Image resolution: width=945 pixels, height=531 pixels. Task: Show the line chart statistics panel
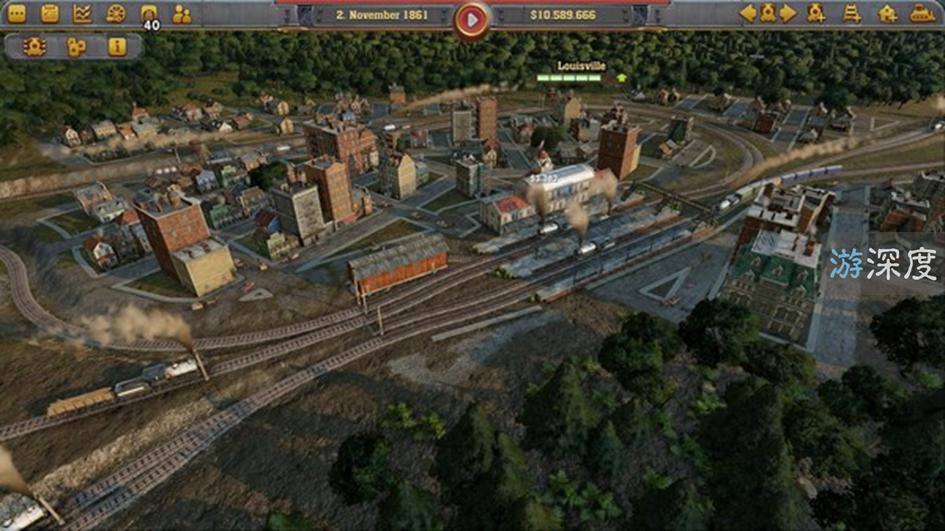click(83, 14)
